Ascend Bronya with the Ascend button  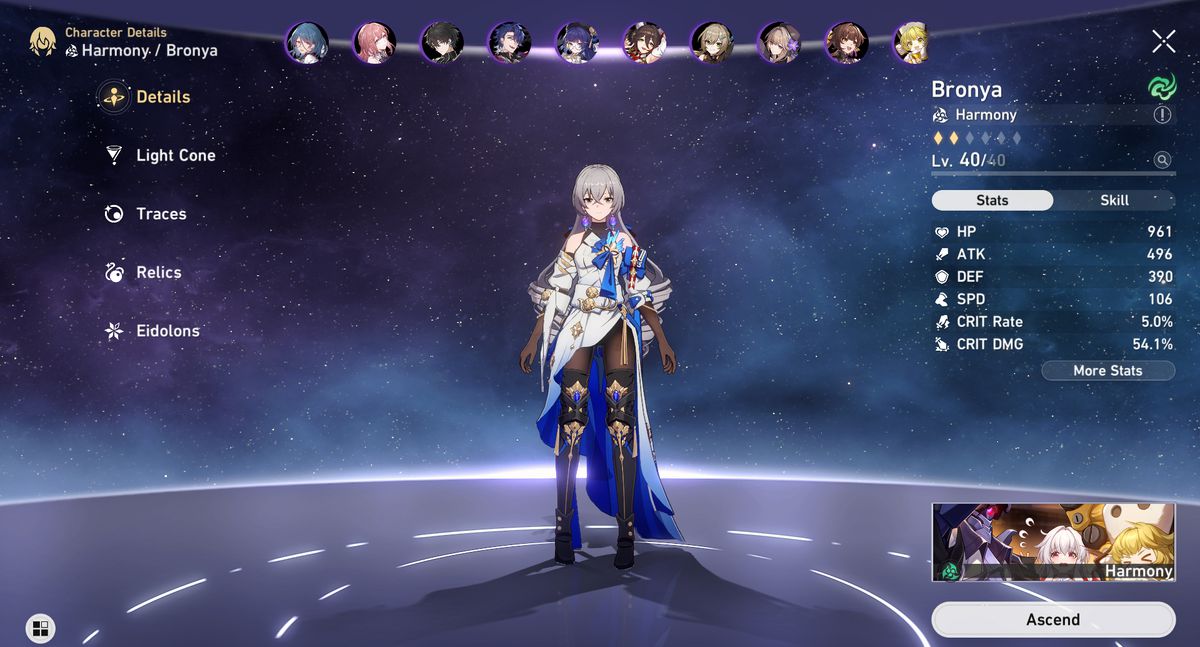[1053, 620]
